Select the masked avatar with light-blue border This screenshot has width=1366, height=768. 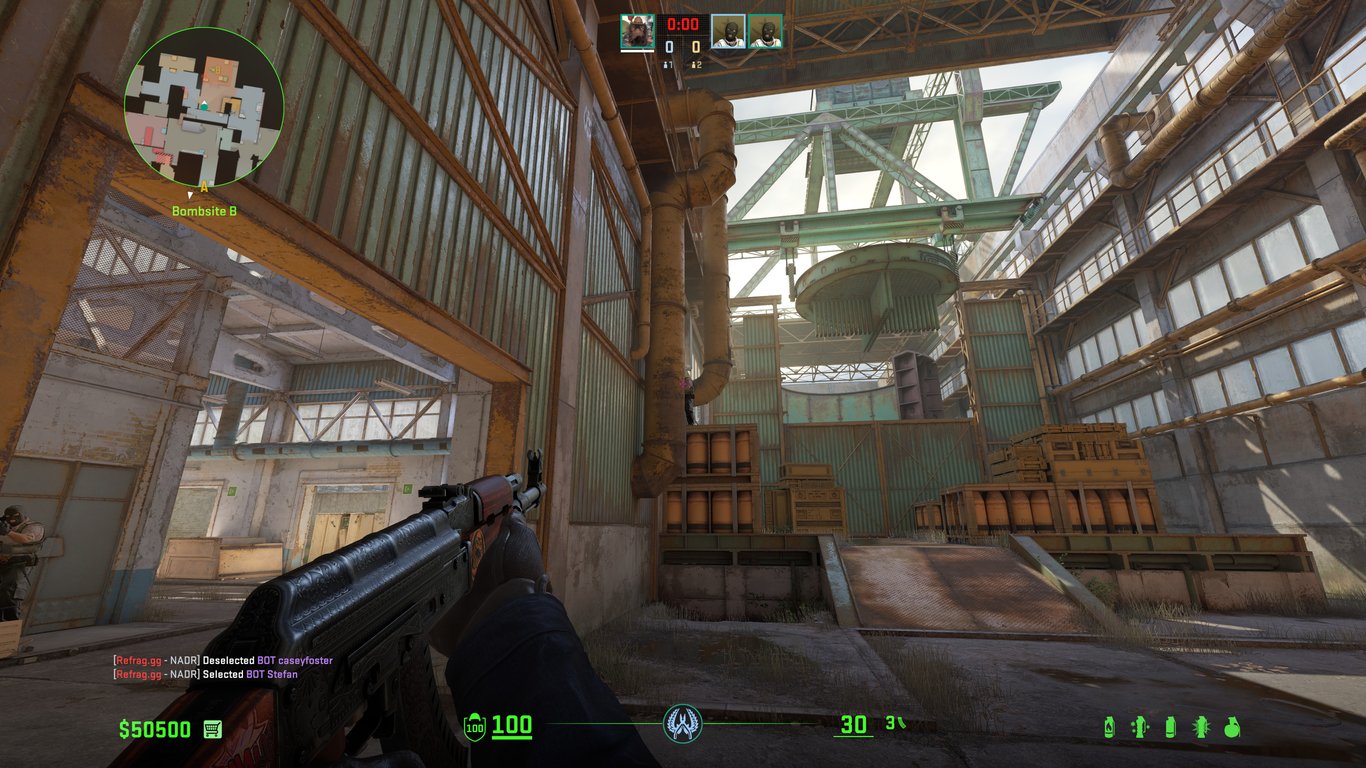pos(728,31)
